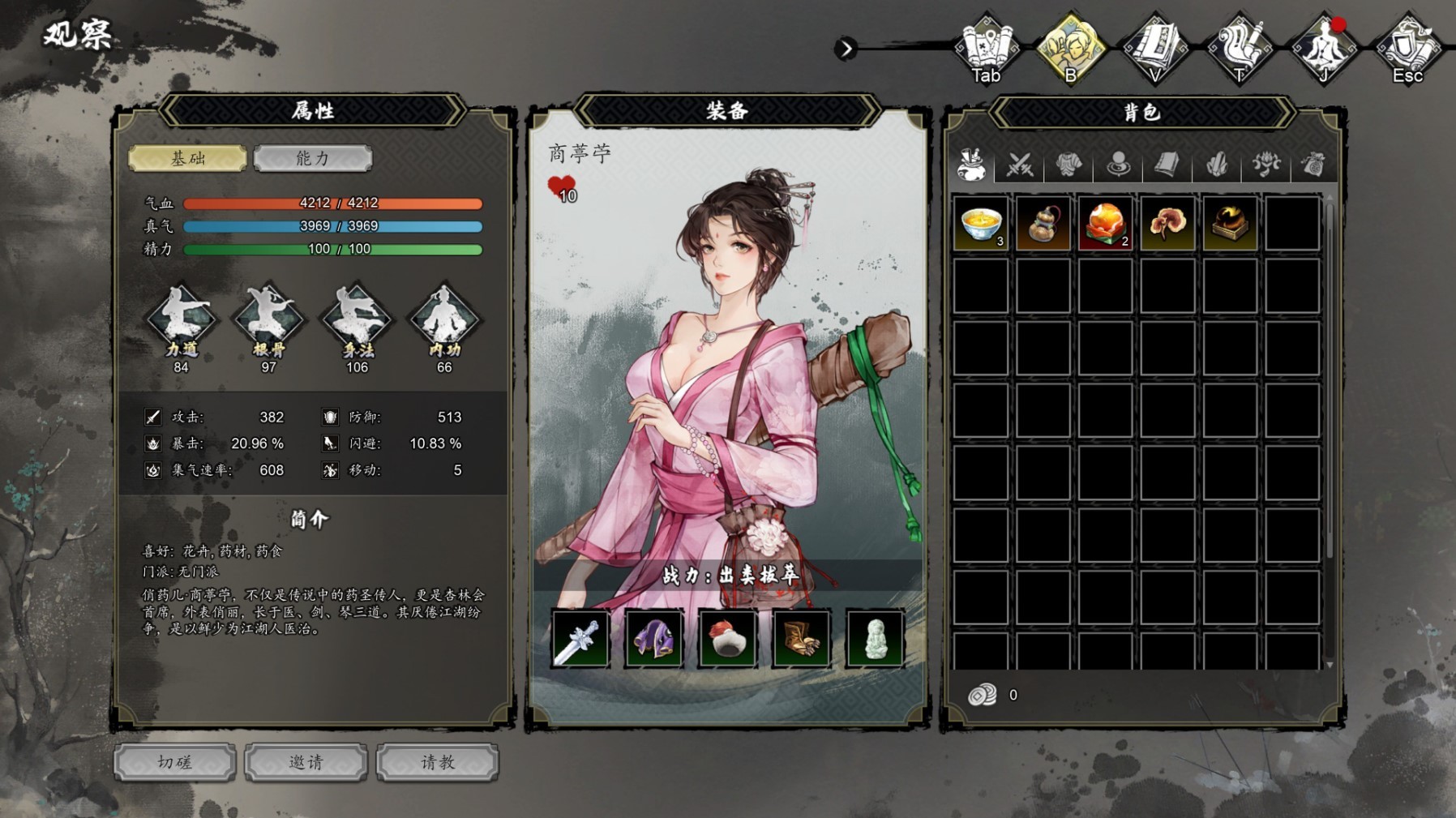Open the map icon labeled Tab
Viewport: 1456px width, 818px height.
(x=986, y=49)
